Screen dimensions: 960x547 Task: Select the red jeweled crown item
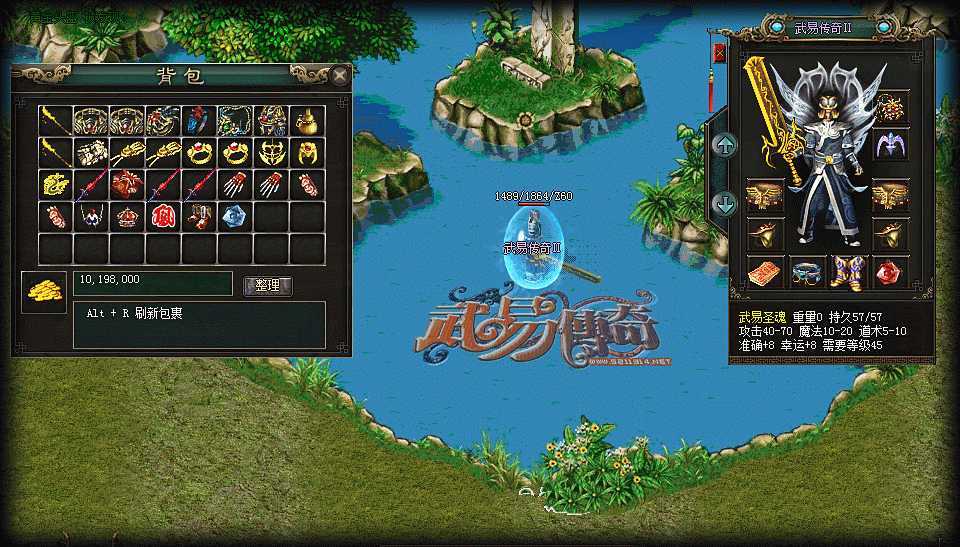[127, 216]
